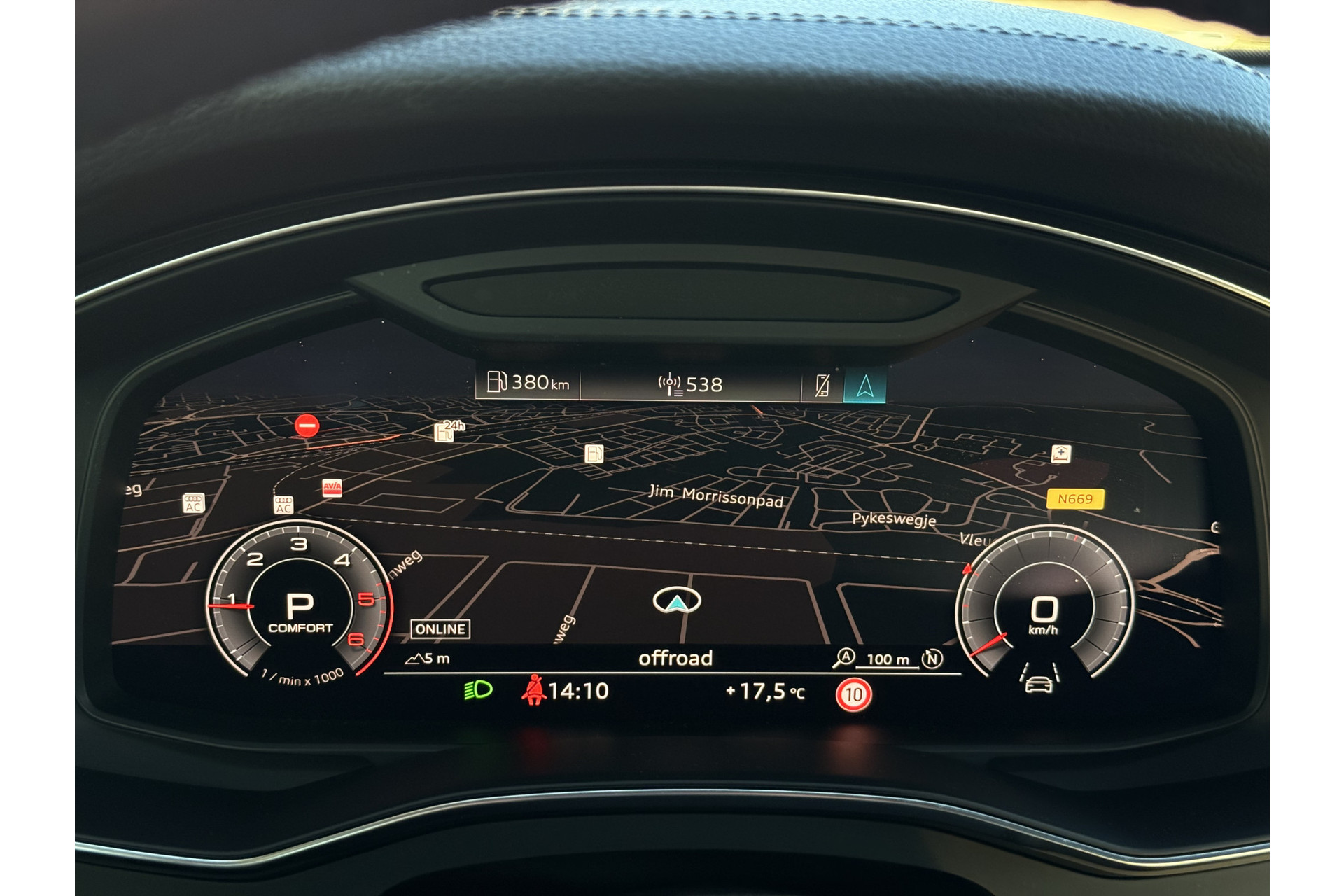Click the red seatbelt warning icon
1344x896 pixels.
coord(534,690)
